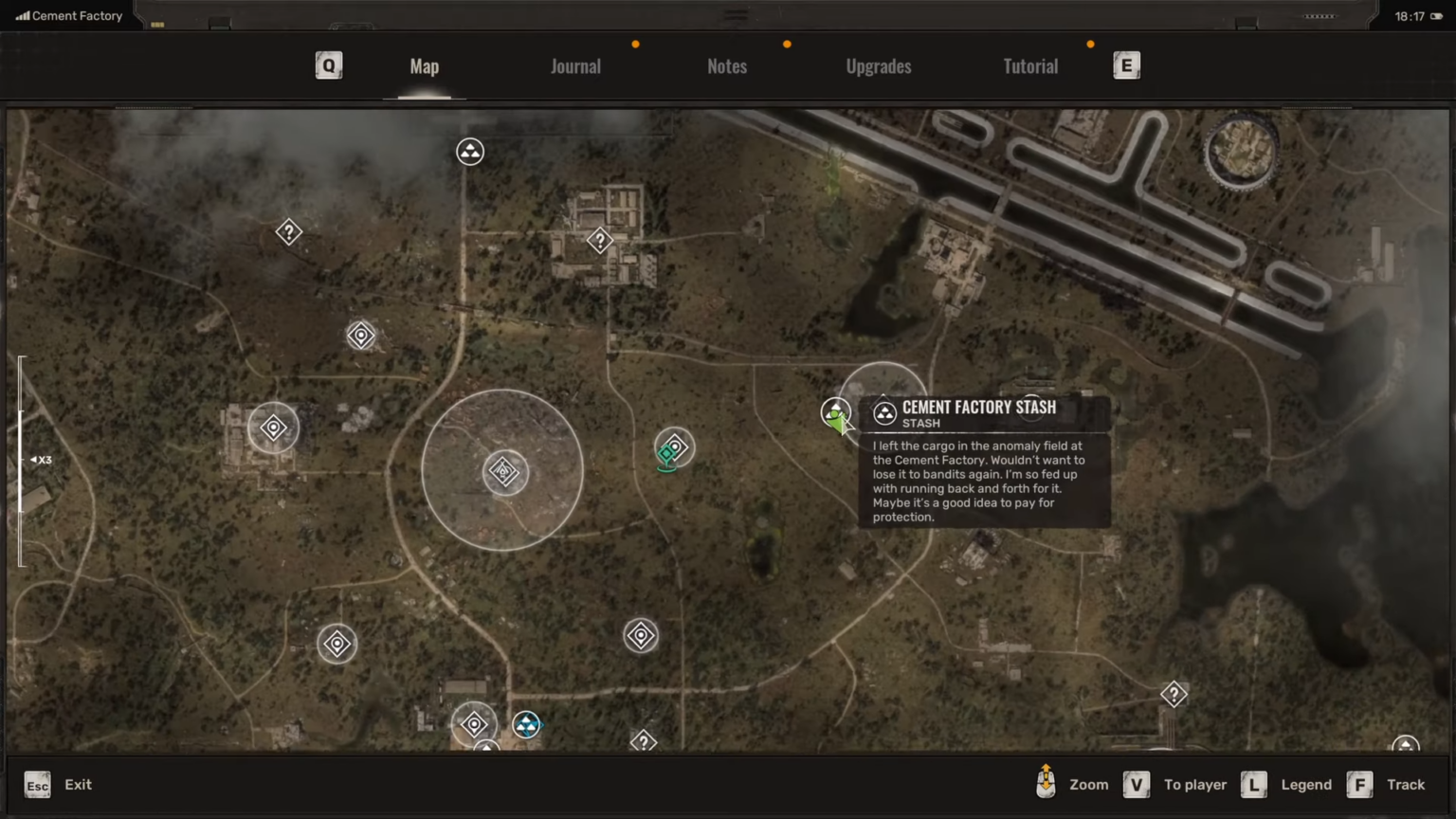This screenshot has width=1456, height=819.
Task: Open the Notes tab
Action: pos(727,66)
